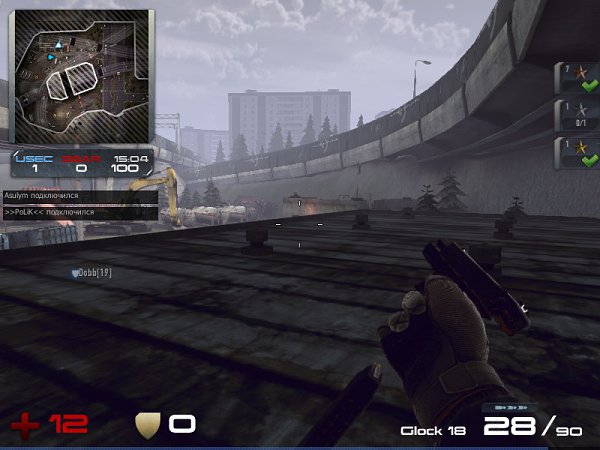Click the minimap in the corner
Image resolution: width=600 pixels, height=450 pixels.
click(x=82, y=76)
